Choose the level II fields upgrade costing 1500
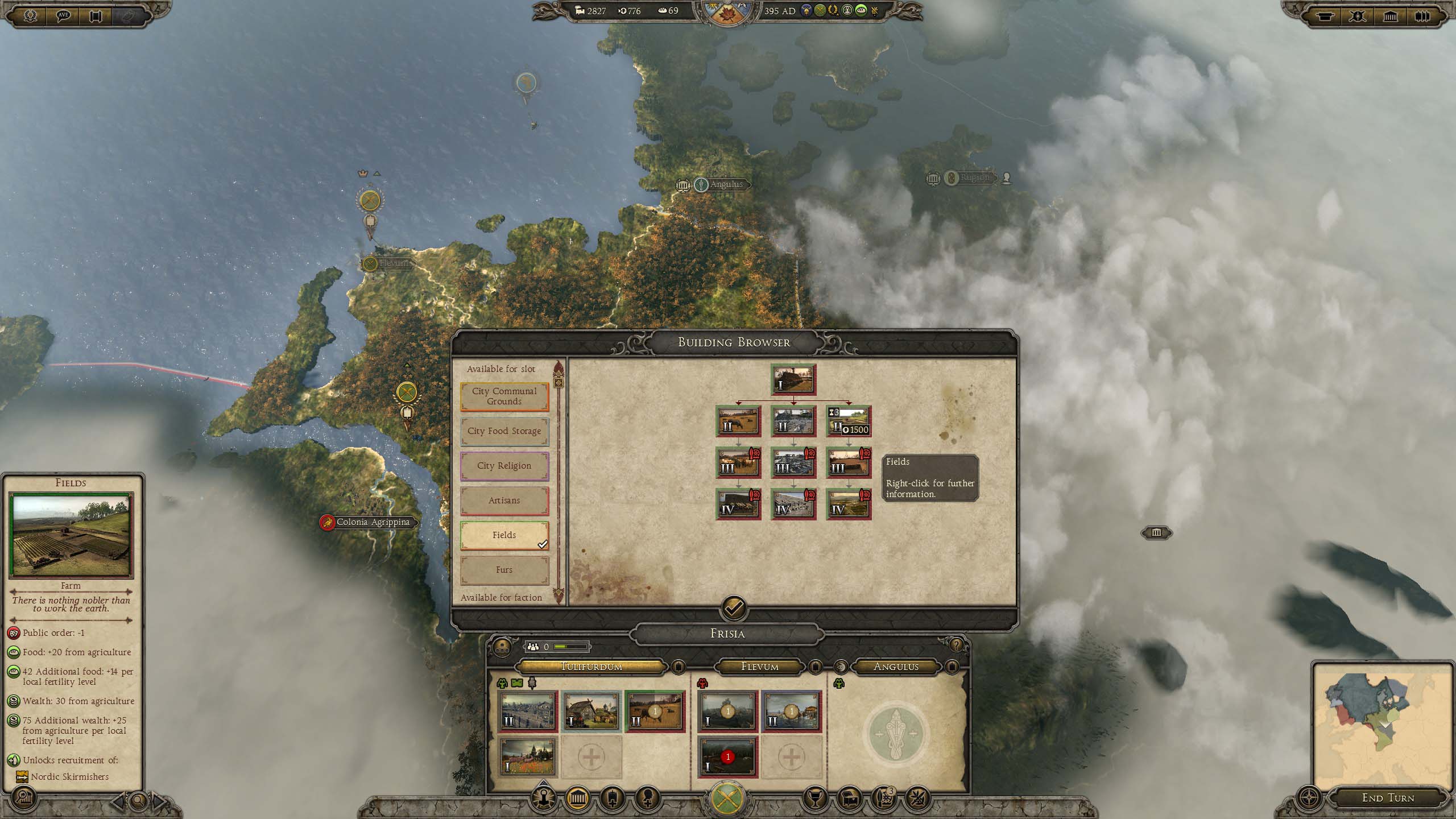The image size is (1456, 819). [849, 421]
